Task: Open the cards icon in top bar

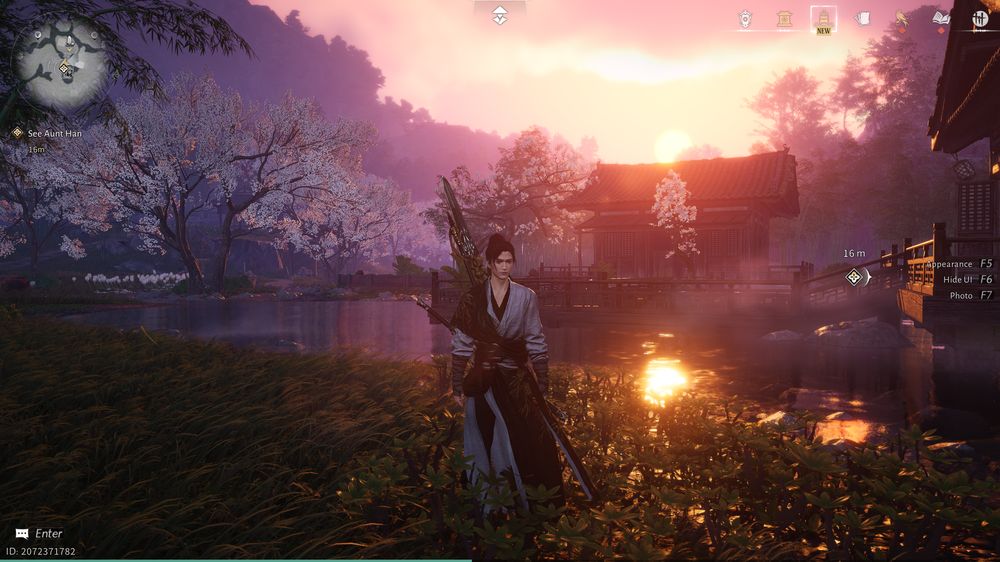Action: click(862, 18)
